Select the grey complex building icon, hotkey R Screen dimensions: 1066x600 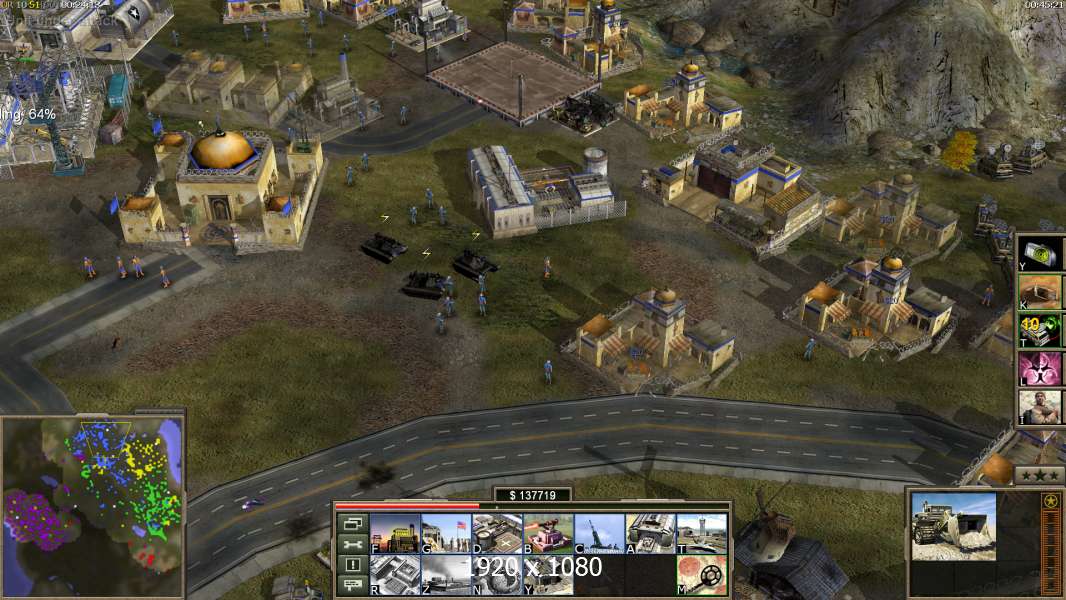coord(395,575)
